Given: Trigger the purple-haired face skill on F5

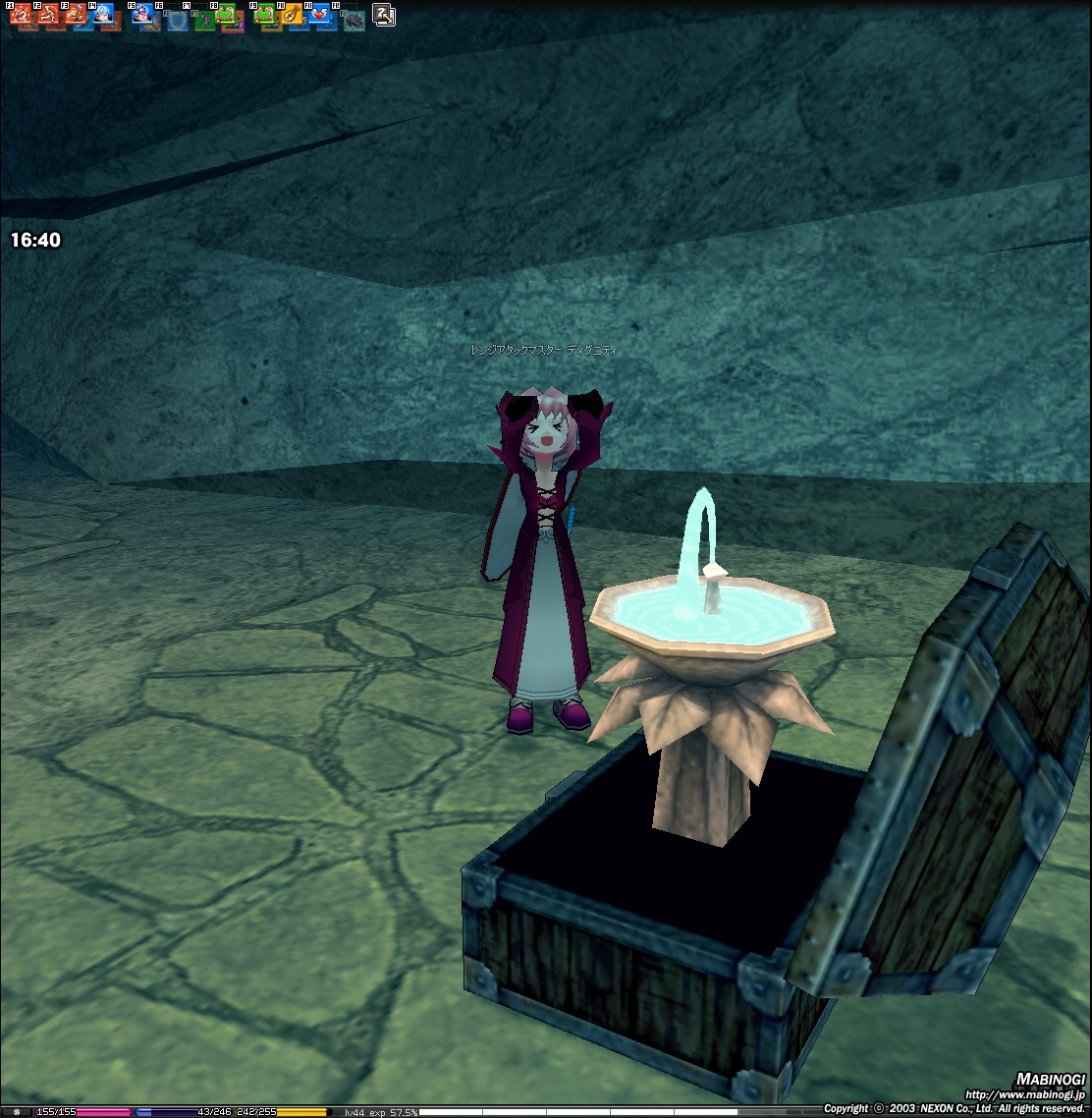Looking at the screenshot, I should click(x=142, y=14).
